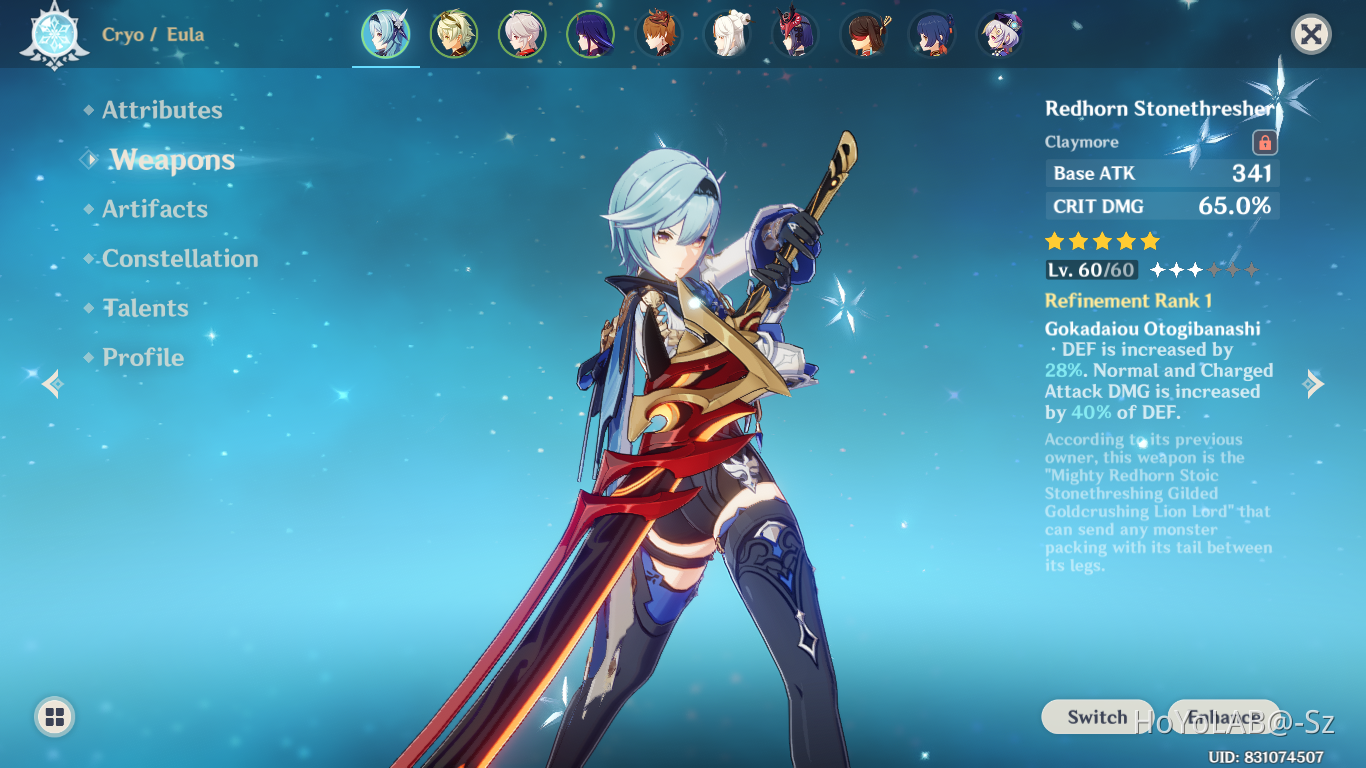1366x768 pixels.
Task: Click the Switch weapon button
Action: (x=1096, y=717)
